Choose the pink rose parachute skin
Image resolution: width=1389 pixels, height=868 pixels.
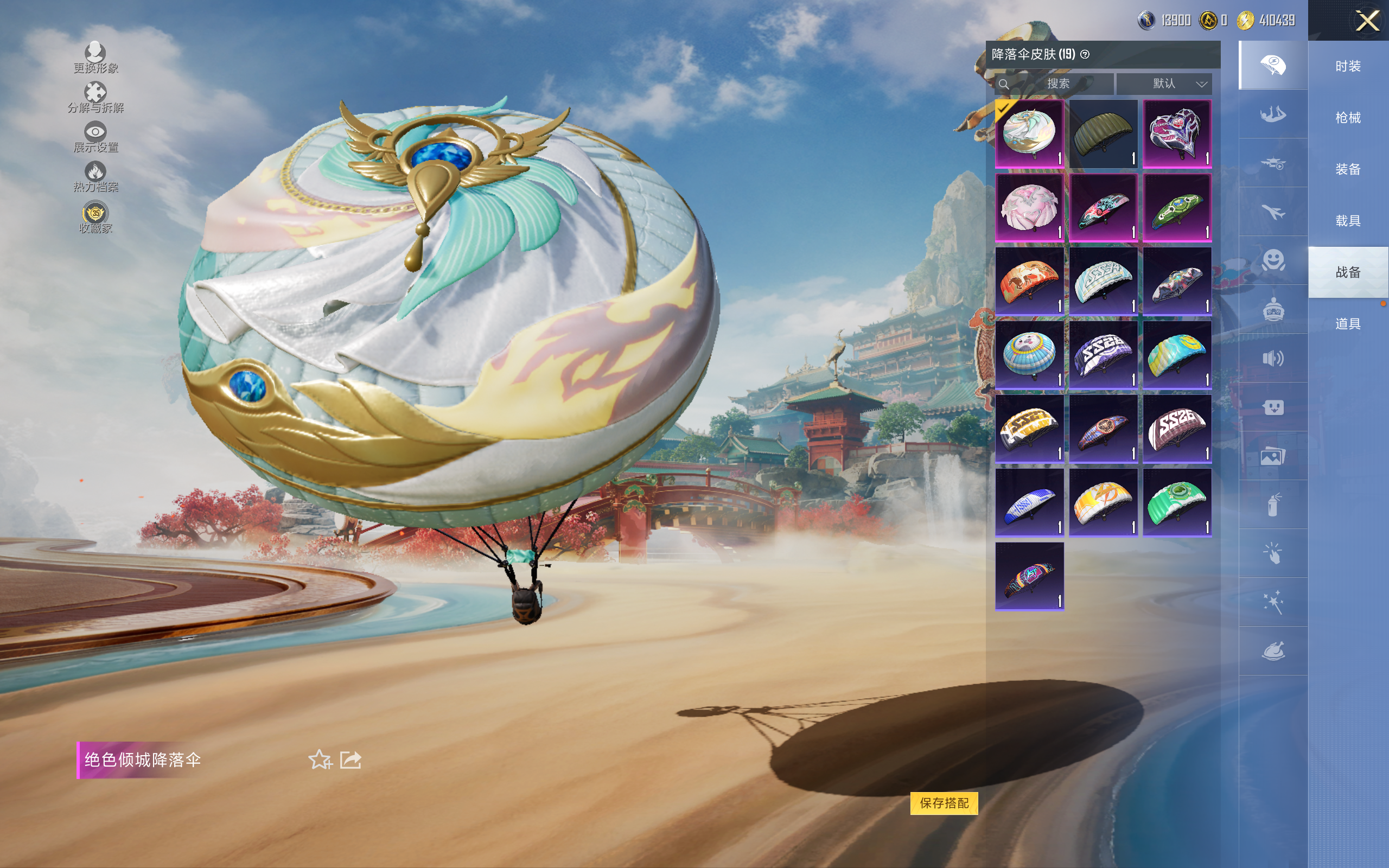pos(1029,207)
